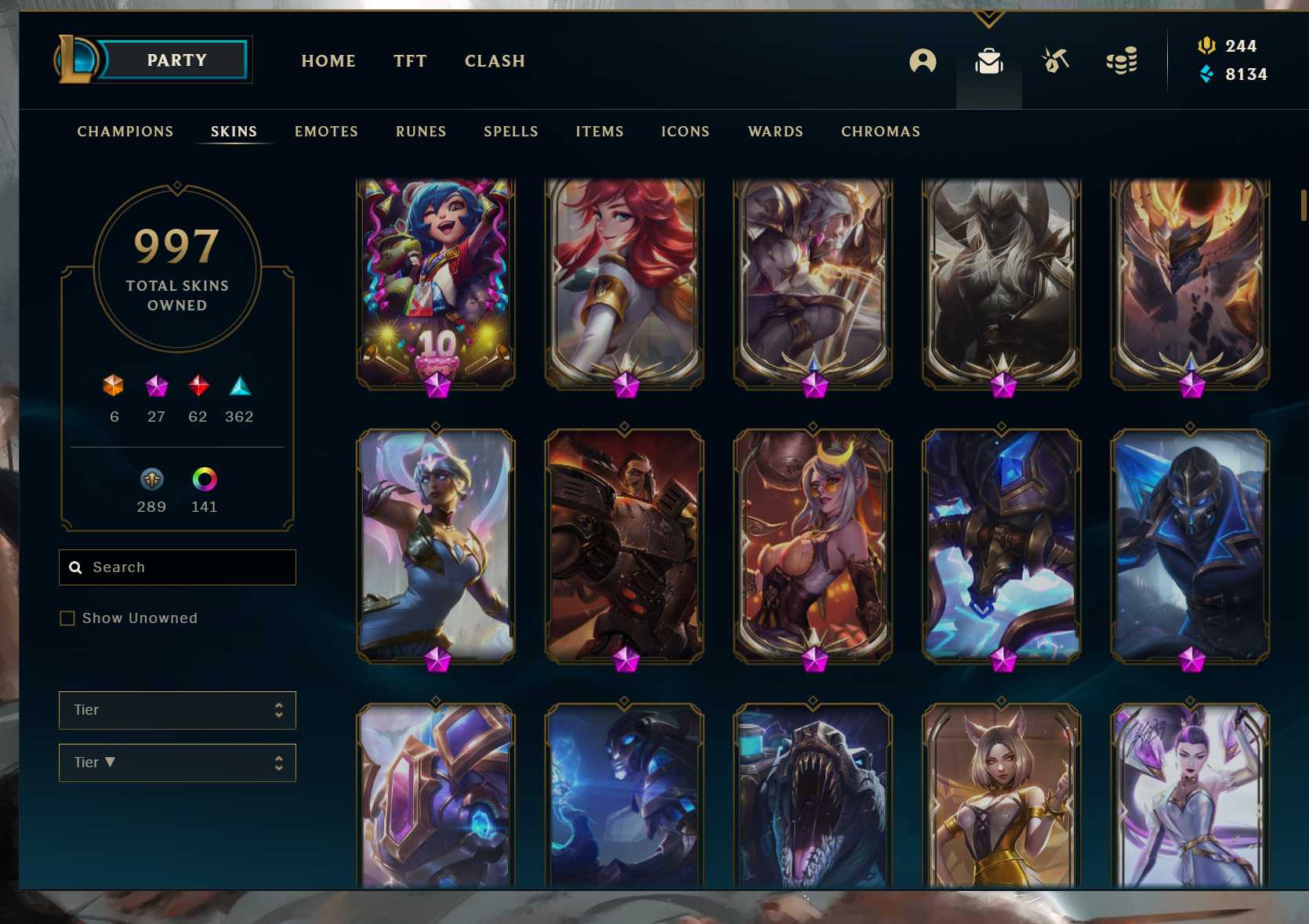
Task: Open the TFT menu
Action: [x=410, y=61]
